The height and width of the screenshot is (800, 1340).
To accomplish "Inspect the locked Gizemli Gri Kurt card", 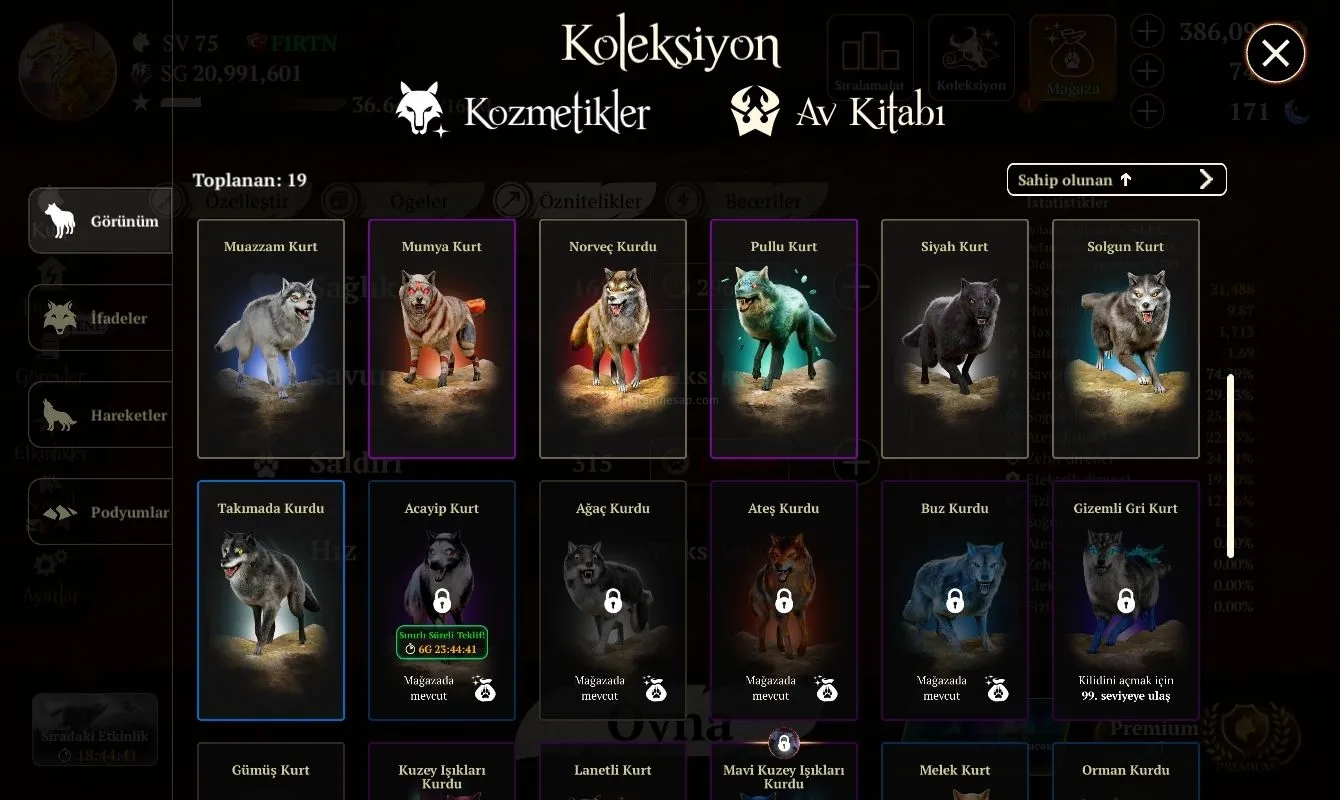I will click(1126, 600).
